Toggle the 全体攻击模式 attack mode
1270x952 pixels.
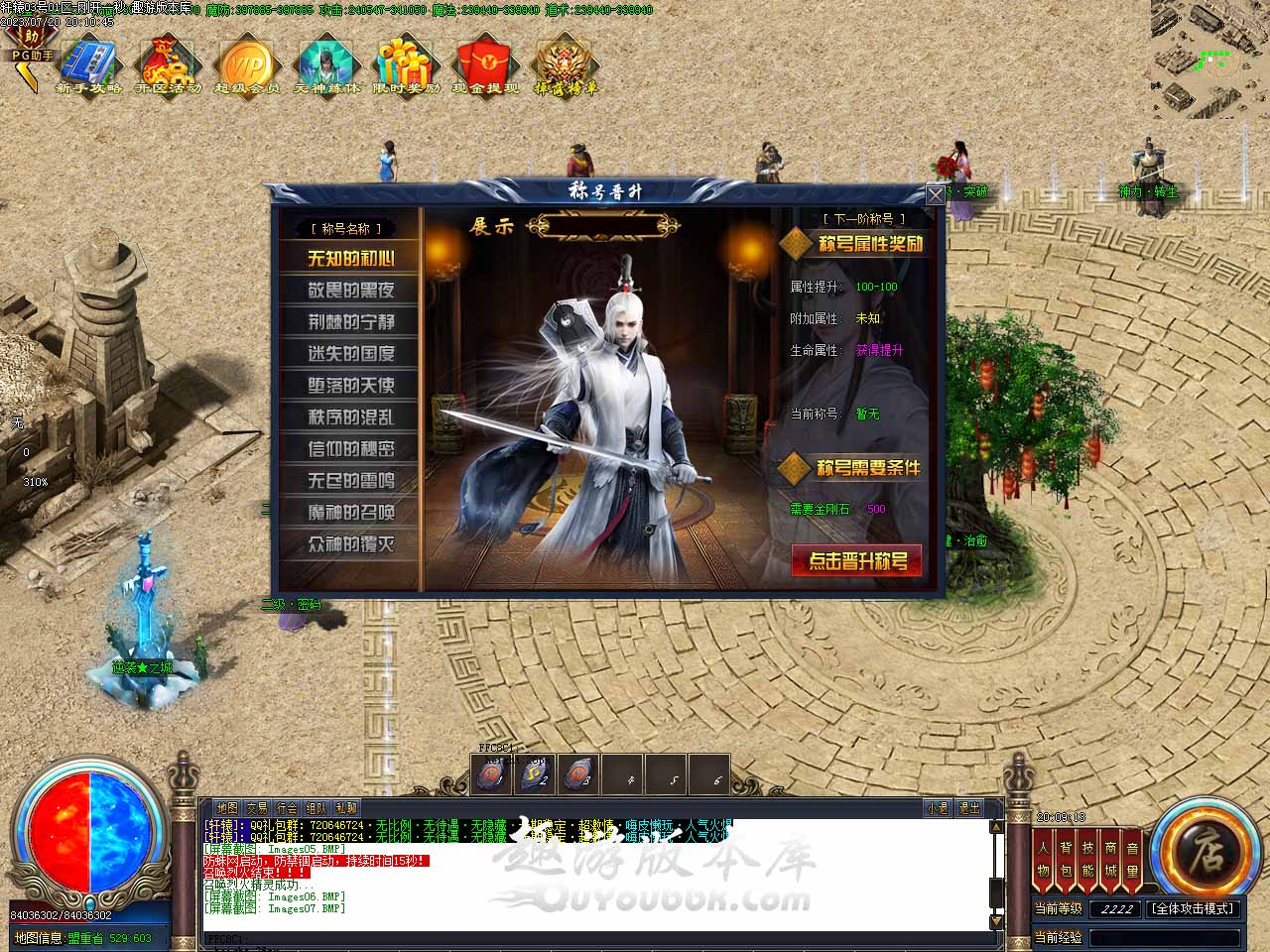pos(1193,908)
